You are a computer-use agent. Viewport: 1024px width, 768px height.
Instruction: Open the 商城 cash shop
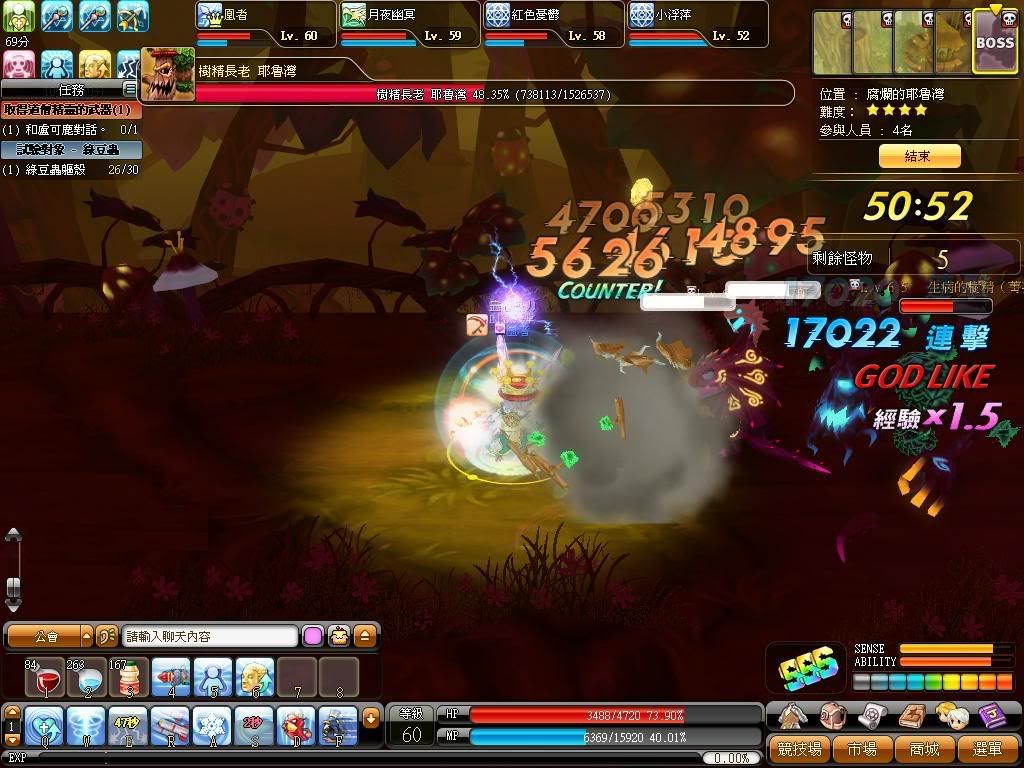tap(925, 748)
